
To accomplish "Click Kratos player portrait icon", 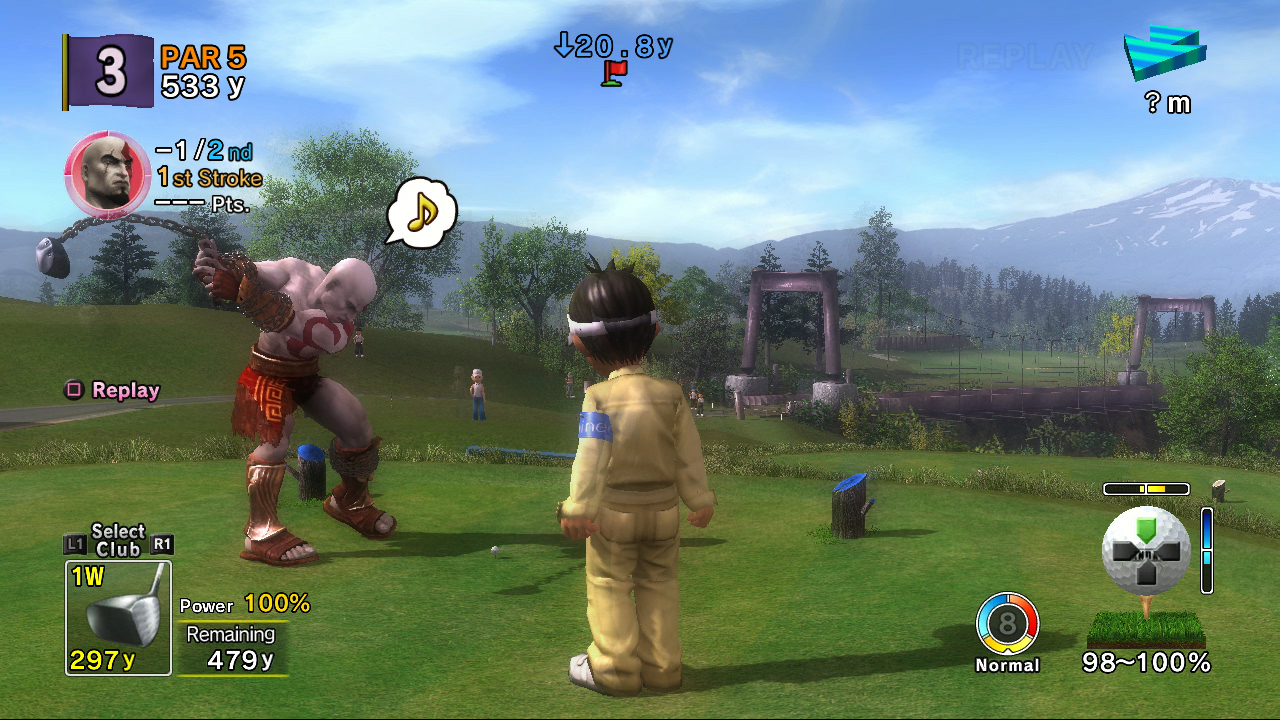I will click(107, 174).
